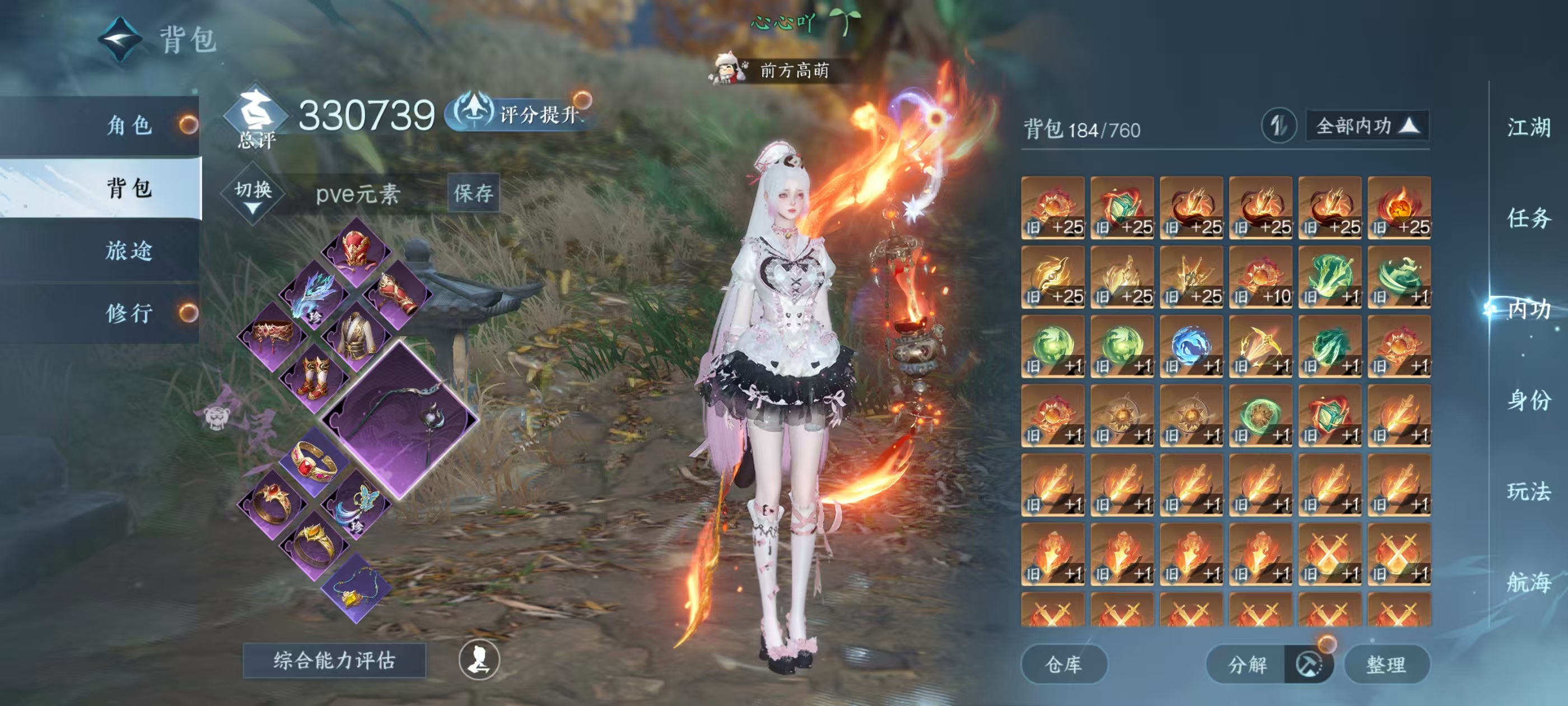The width and height of the screenshot is (1568, 706).
Task: Save the pve元素 equipment set
Action: pos(473,194)
